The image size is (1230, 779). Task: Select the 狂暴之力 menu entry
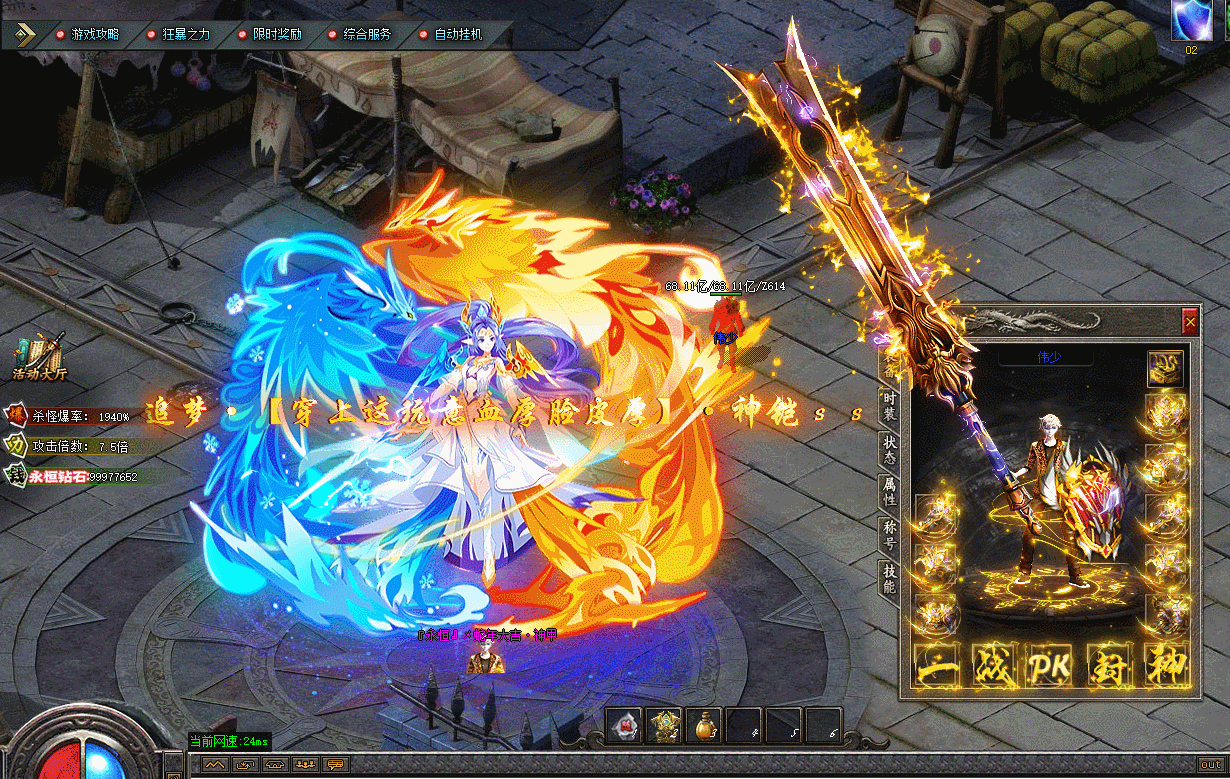click(x=180, y=34)
